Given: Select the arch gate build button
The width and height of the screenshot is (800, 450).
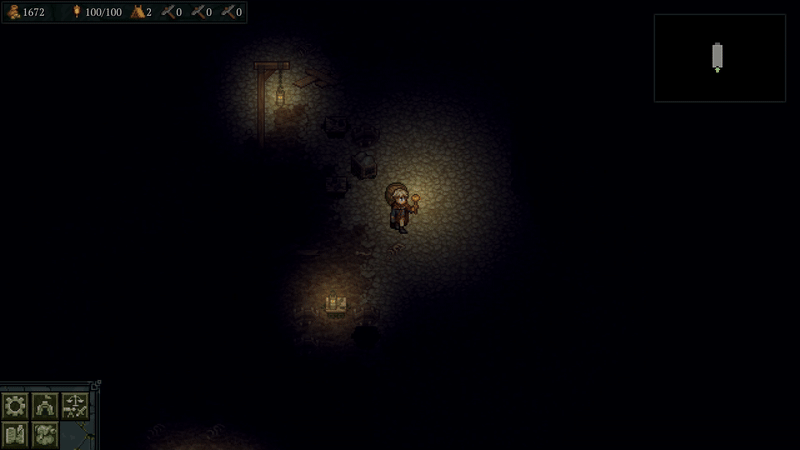Looking at the screenshot, I should tap(45, 405).
